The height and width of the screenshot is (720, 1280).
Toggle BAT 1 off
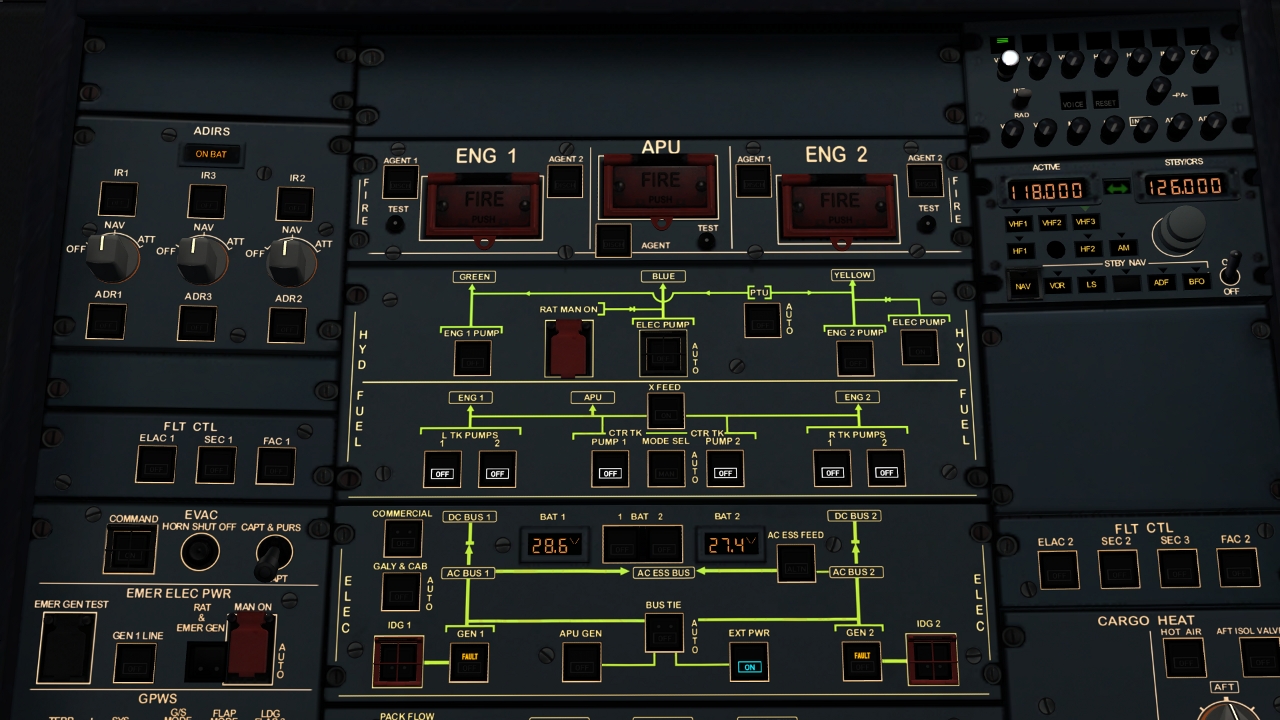620,545
